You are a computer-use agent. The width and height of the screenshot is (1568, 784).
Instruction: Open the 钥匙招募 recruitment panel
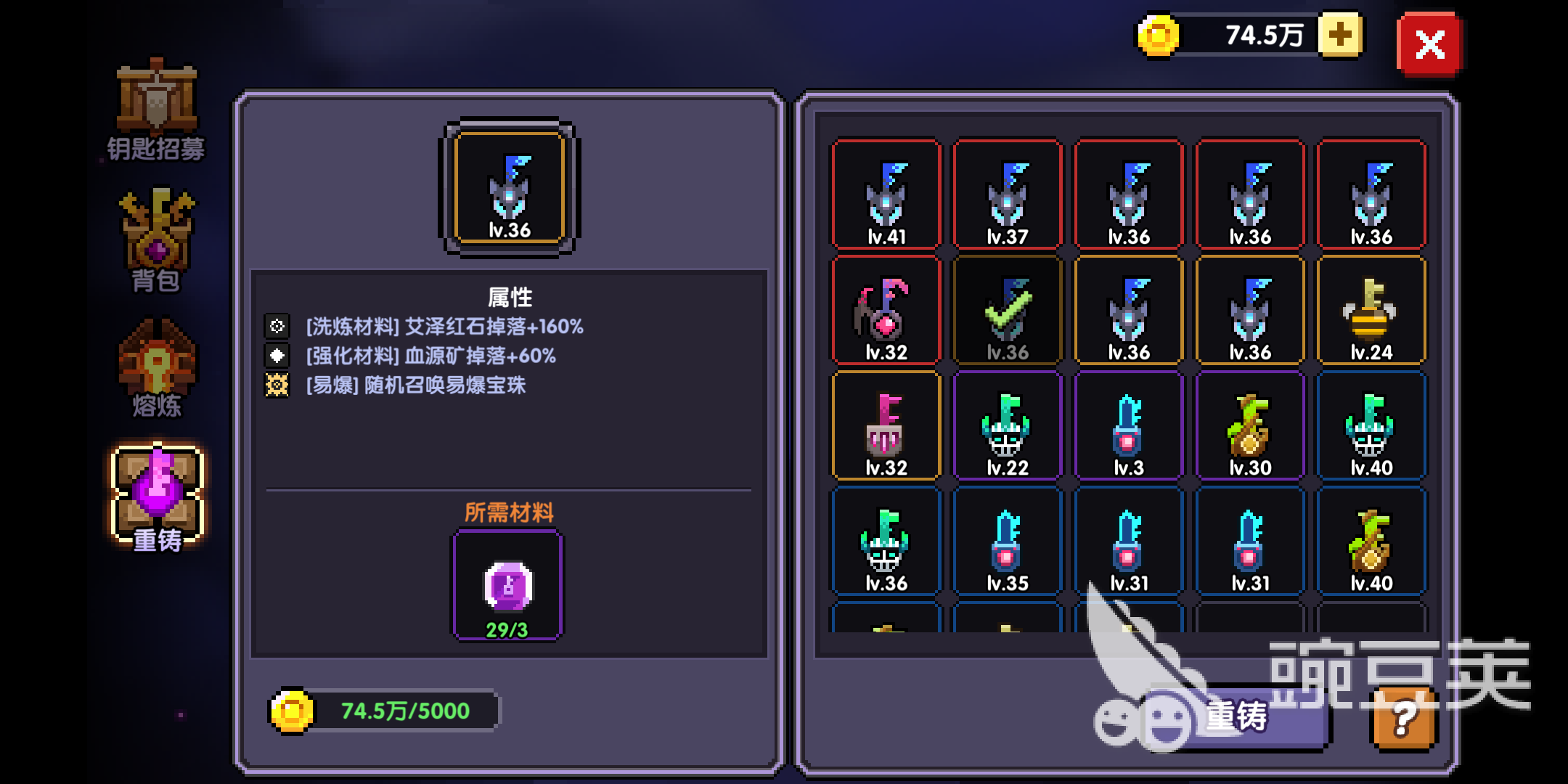[x=155, y=109]
